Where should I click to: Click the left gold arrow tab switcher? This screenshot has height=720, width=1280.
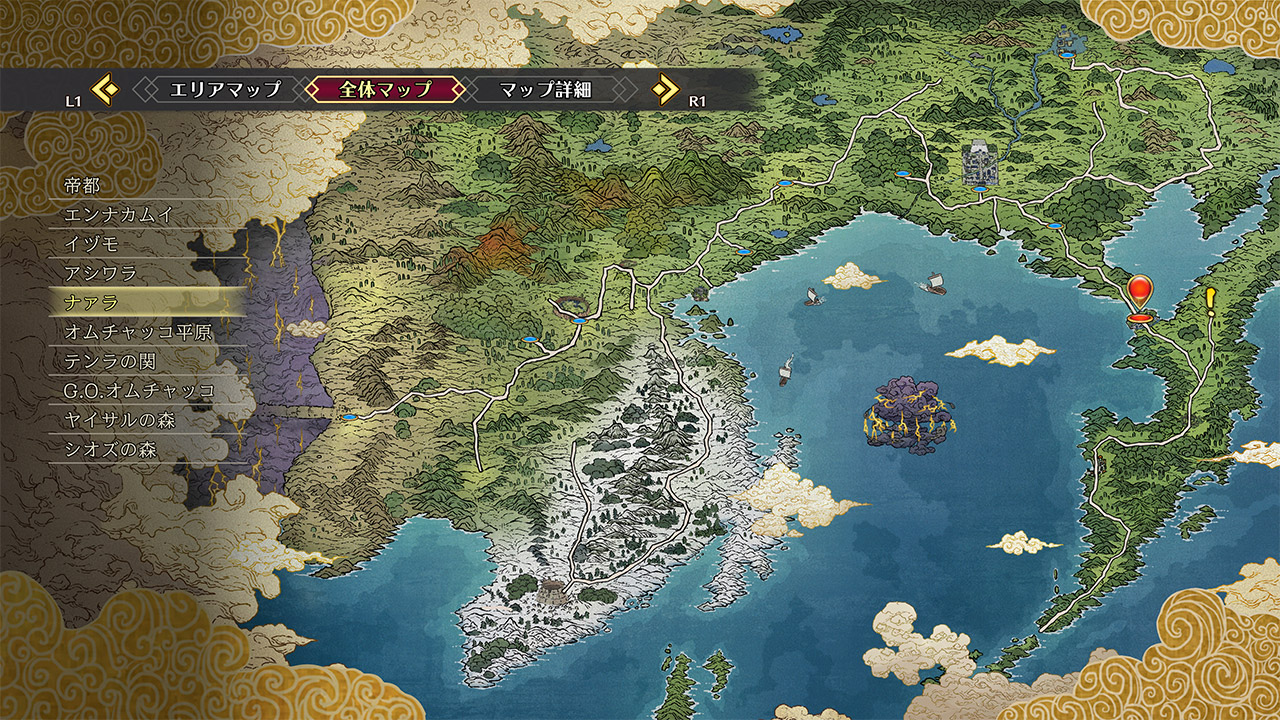tap(105, 90)
